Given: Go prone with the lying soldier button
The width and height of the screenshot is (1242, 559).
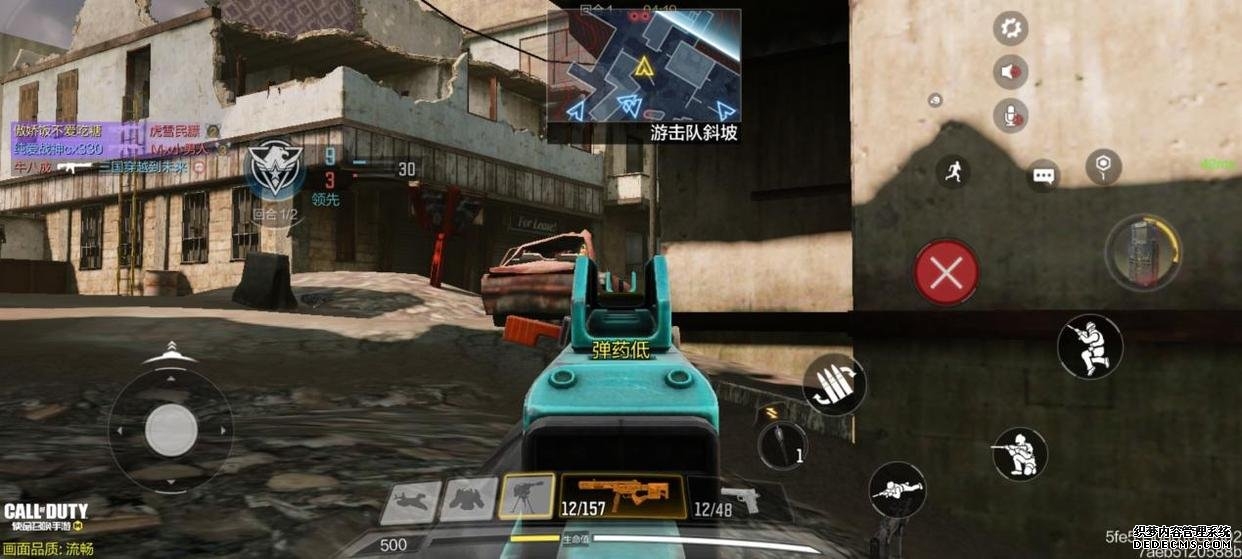Looking at the screenshot, I should [897, 490].
